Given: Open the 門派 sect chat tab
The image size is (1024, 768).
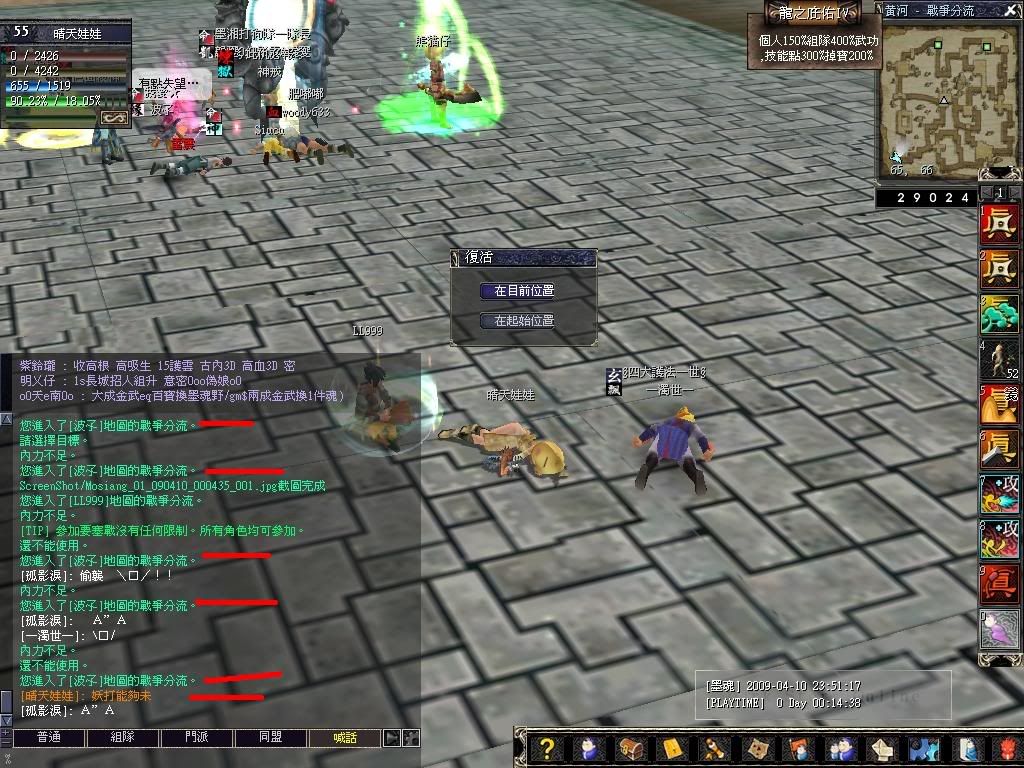Looking at the screenshot, I should coord(197,738).
